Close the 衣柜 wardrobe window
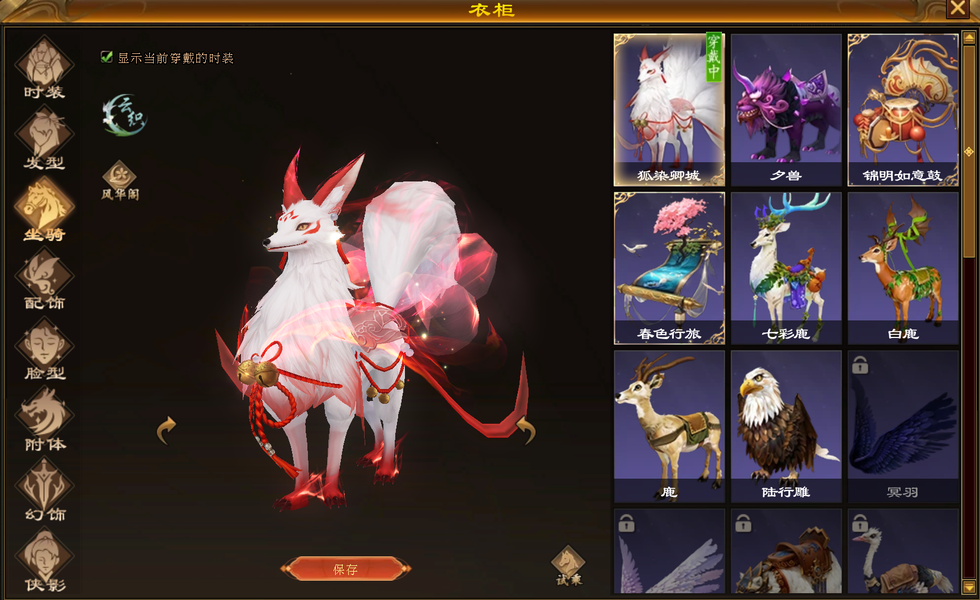This screenshot has height=600, width=980. [x=956, y=9]
